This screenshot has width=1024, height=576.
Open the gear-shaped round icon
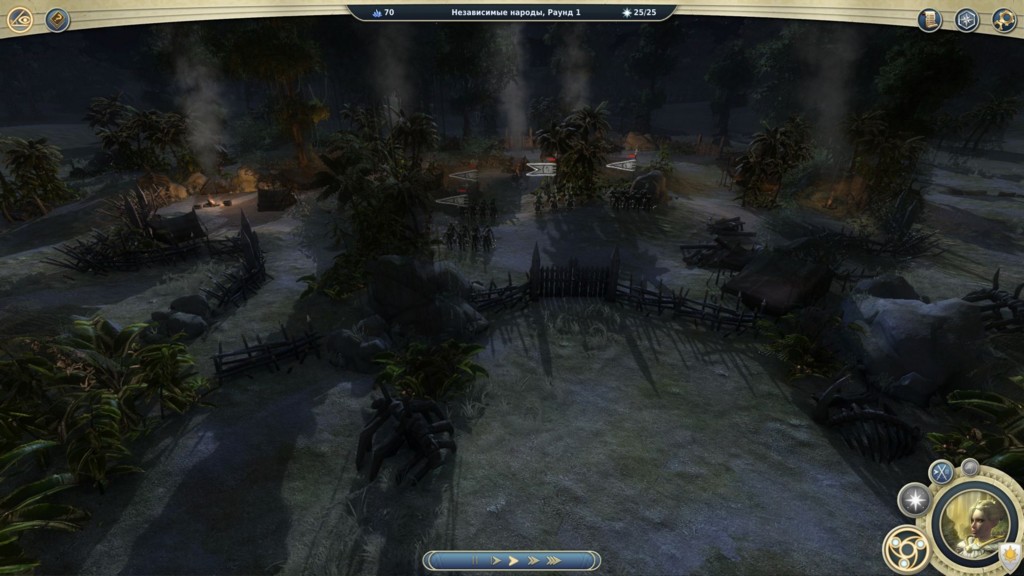click(1004, 20)
